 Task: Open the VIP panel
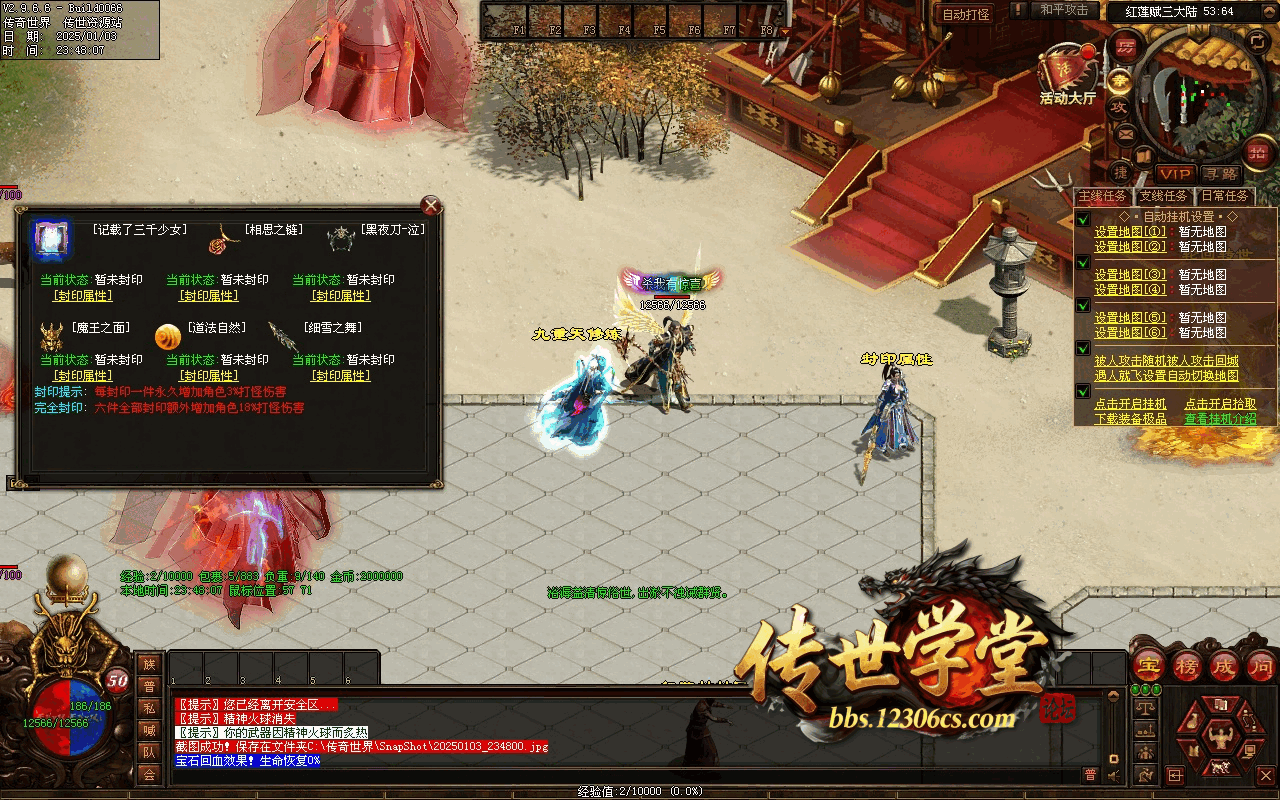1175,174
